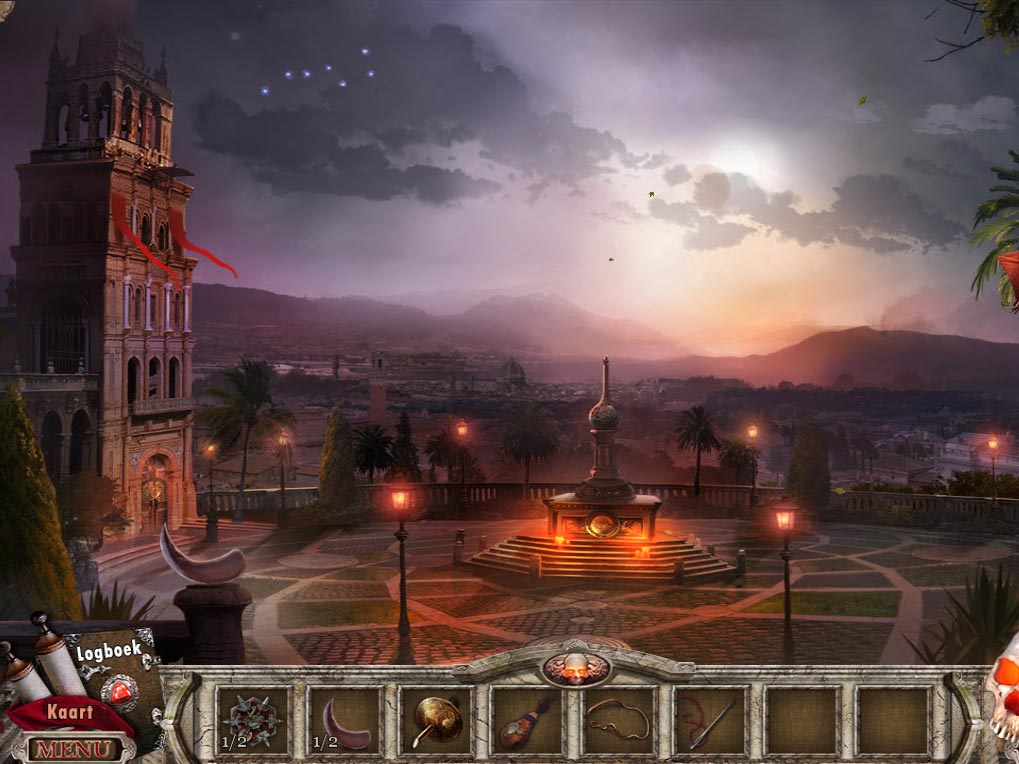
Task: Pick the brass ladle from inventory
Action: (435, 720)
